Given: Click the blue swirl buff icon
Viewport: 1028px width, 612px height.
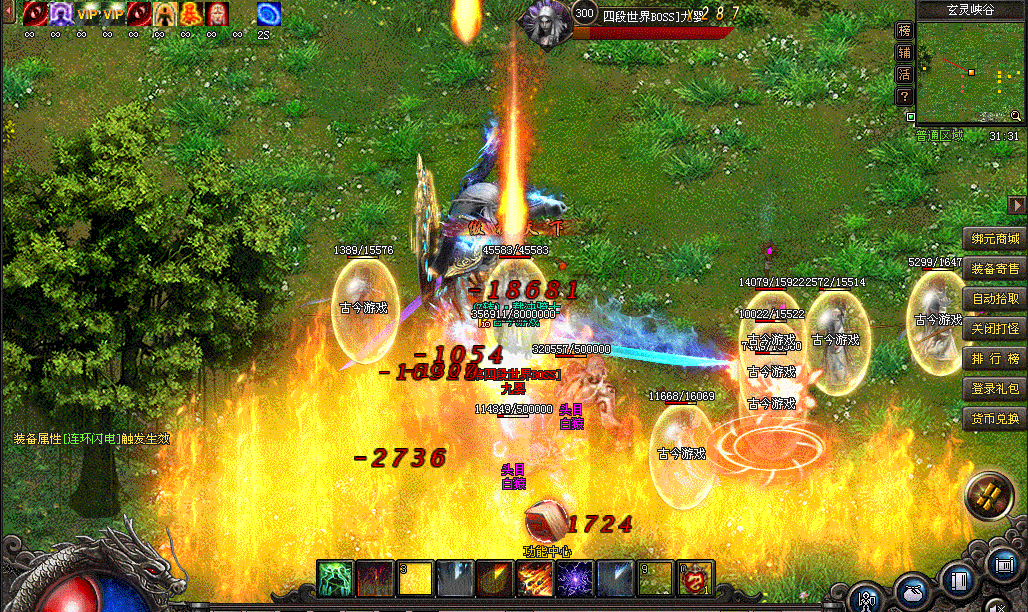Looking at the screenshot, I should [x=268, y=14].
